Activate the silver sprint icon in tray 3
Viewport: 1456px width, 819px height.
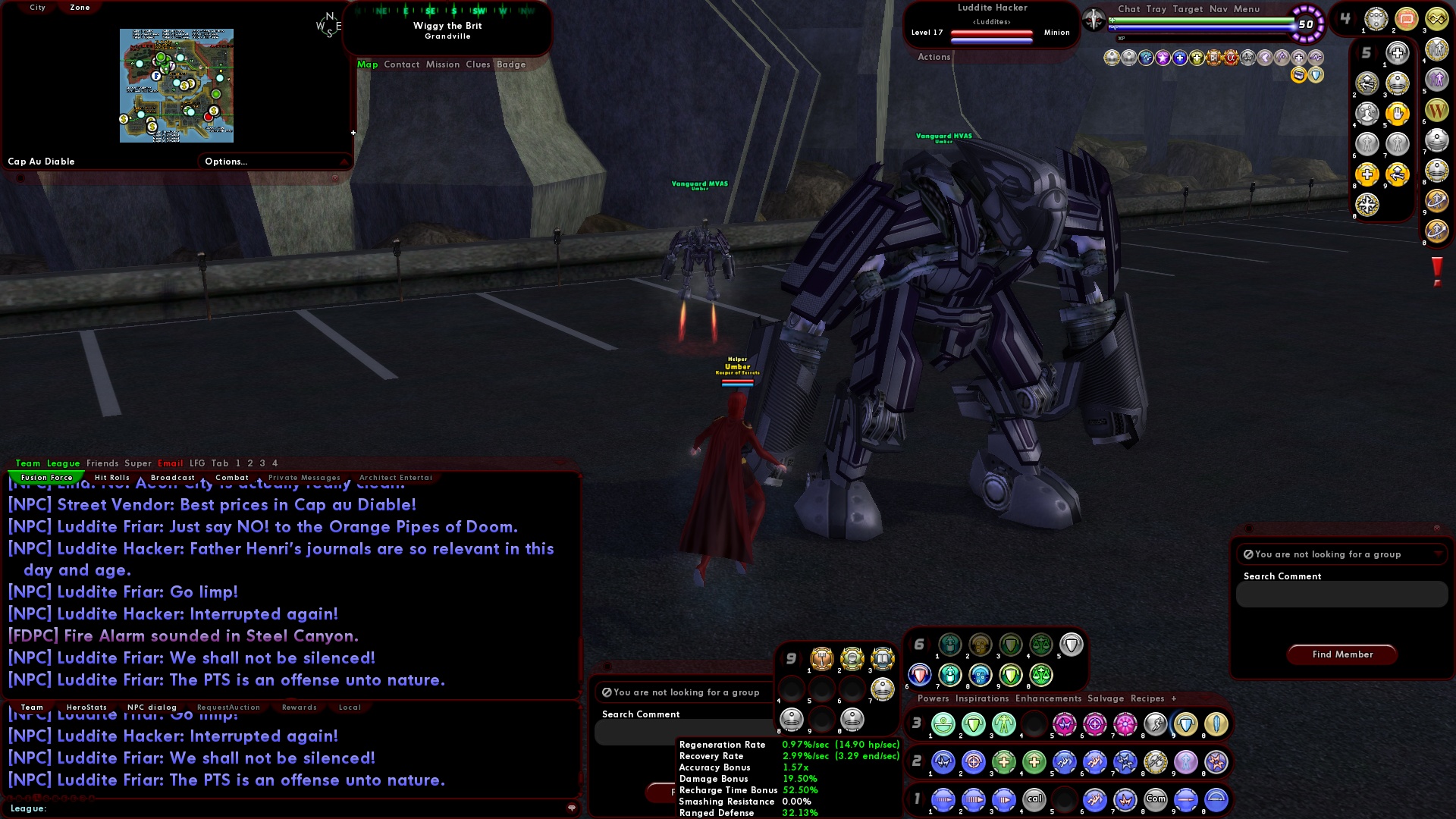click(1156, 724)
